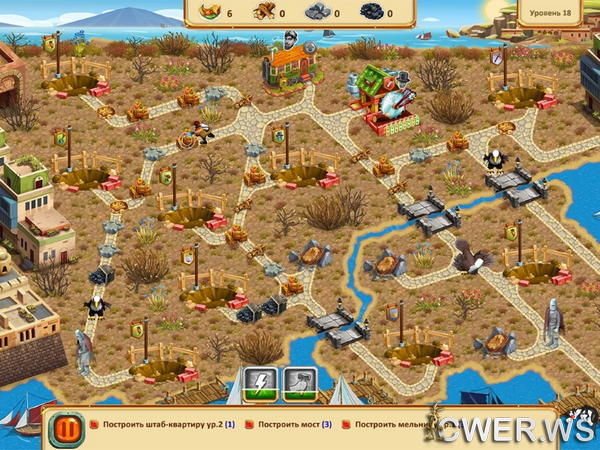Activate the running boot bonus
This screenshot has width=600, height=450.
point(300,384)
